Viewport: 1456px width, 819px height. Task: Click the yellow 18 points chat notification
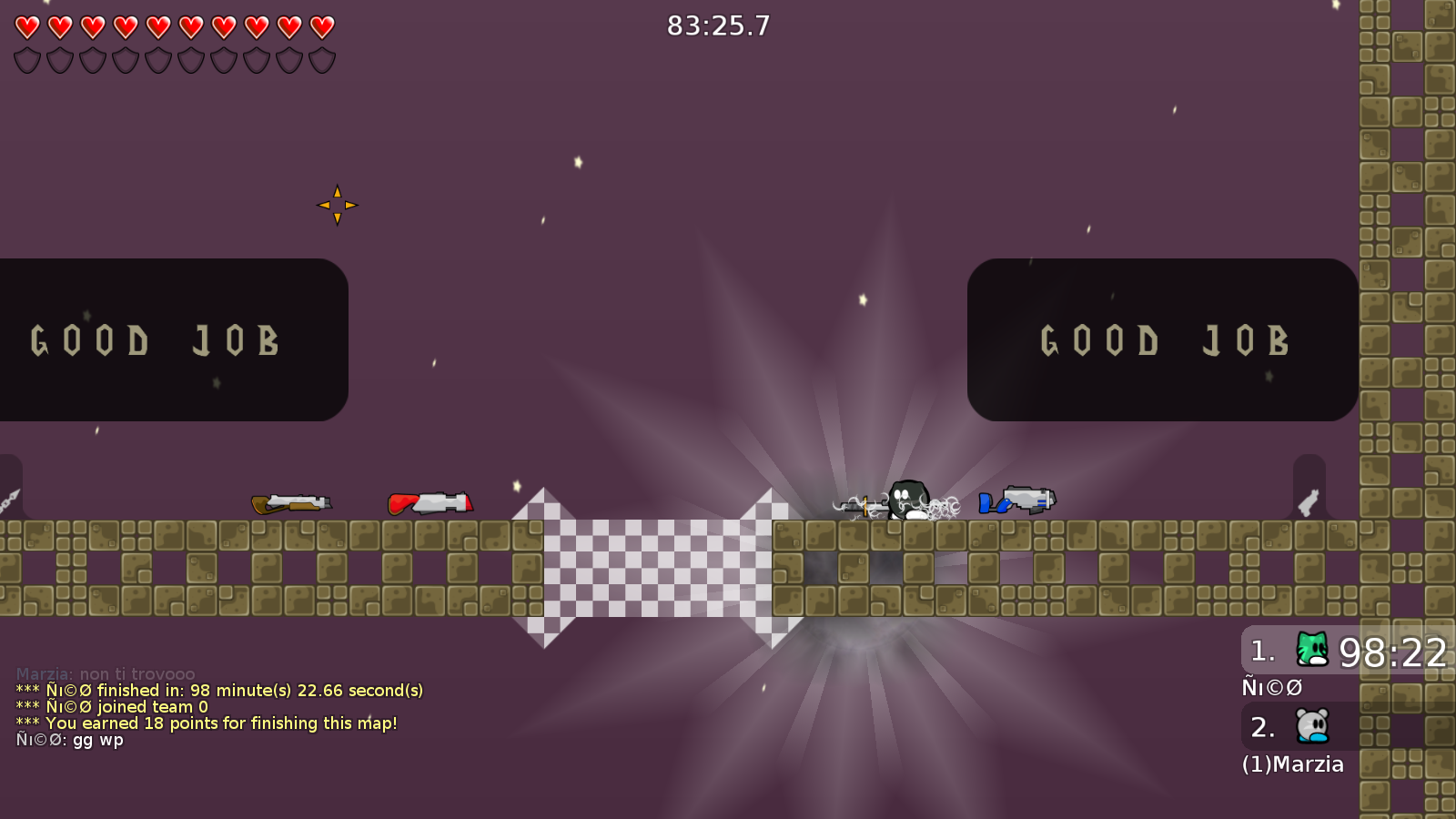point(207,723)
